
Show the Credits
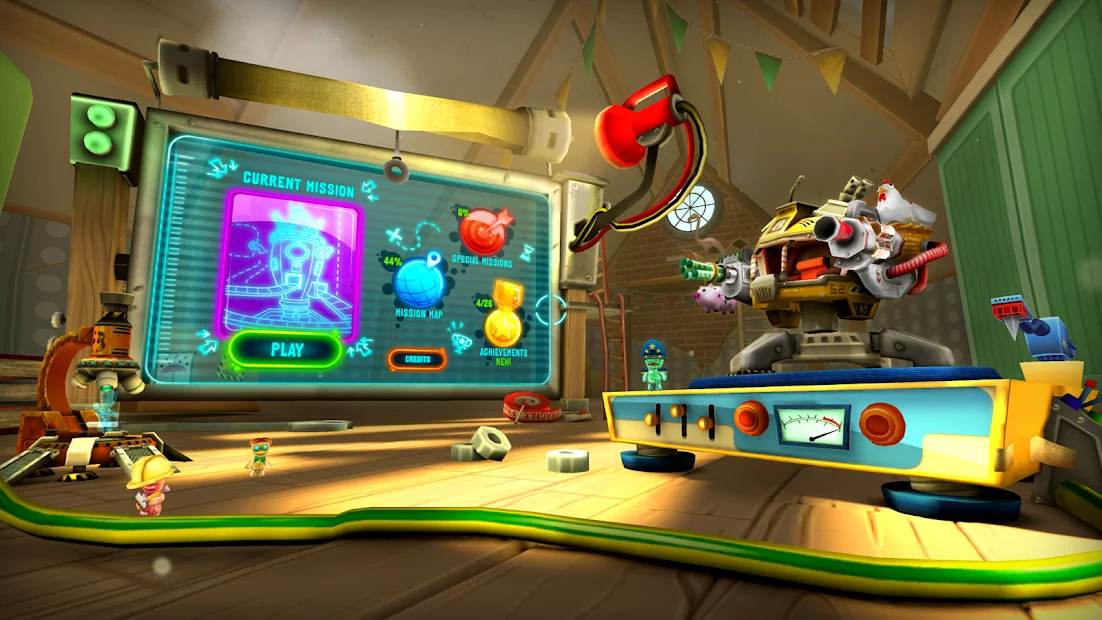418,358
